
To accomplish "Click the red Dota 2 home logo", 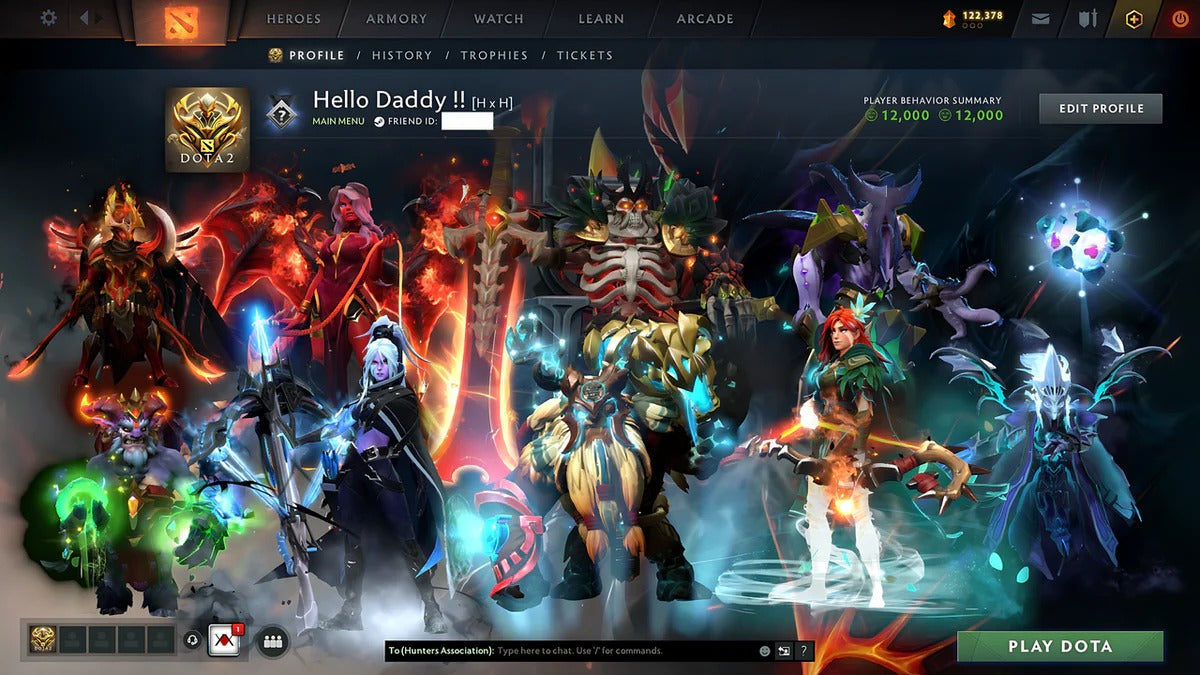I will pos(180,20).
